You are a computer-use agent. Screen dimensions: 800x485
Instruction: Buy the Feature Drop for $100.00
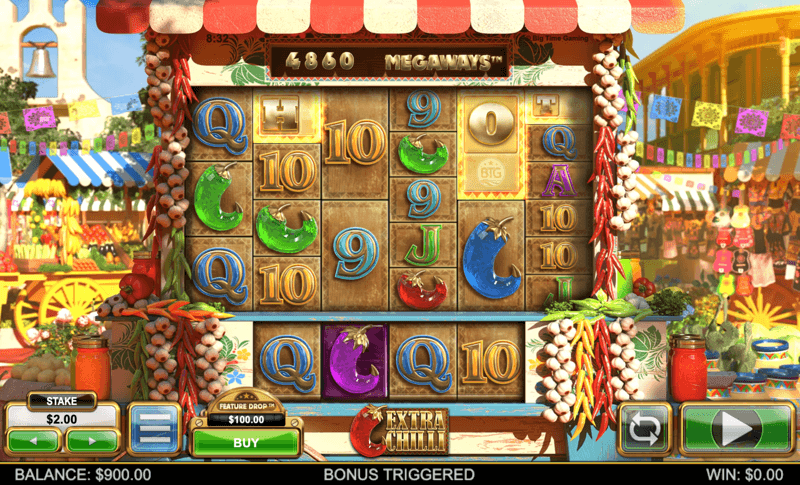[x=245, y=442]
